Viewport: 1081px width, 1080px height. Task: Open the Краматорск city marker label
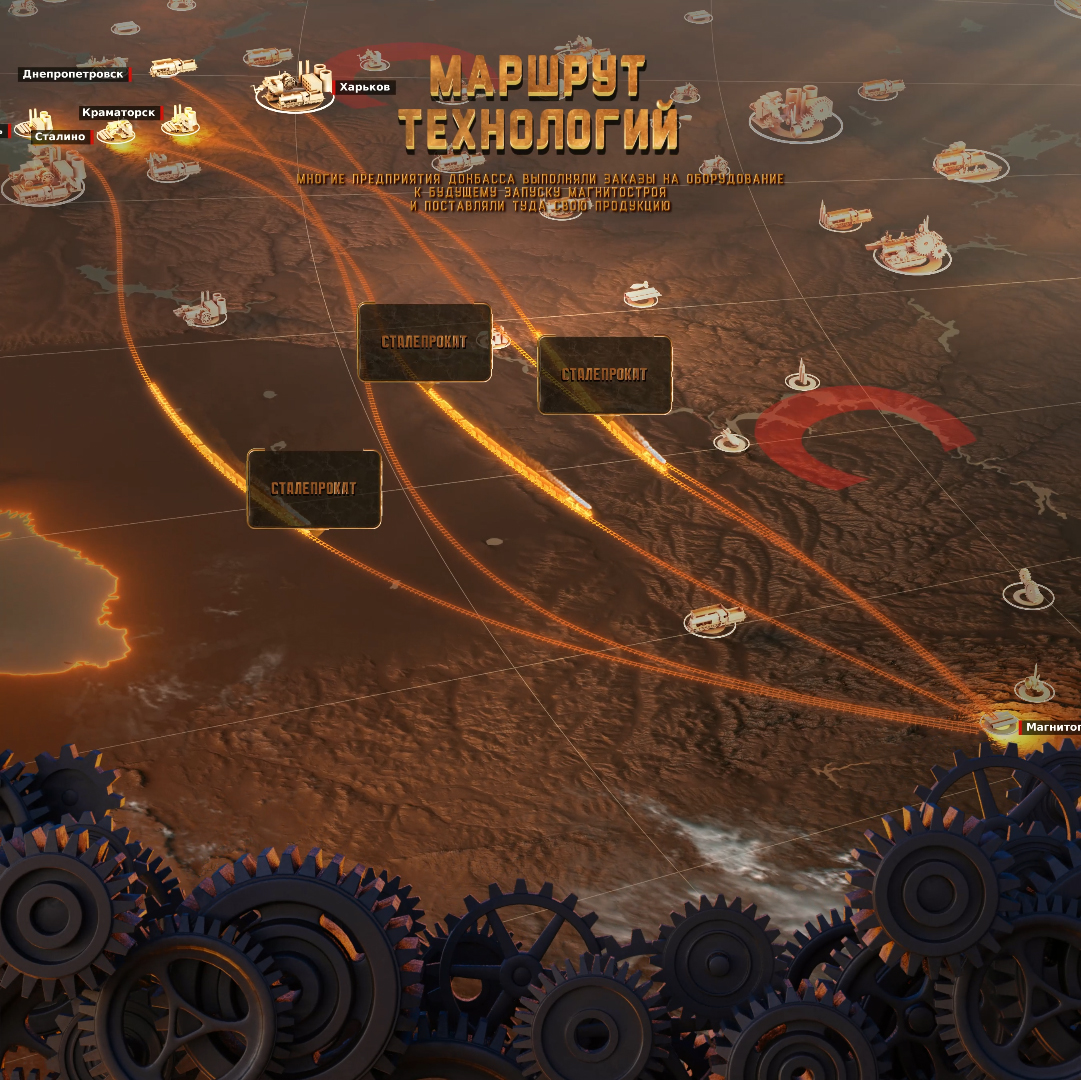pos(119,113)
